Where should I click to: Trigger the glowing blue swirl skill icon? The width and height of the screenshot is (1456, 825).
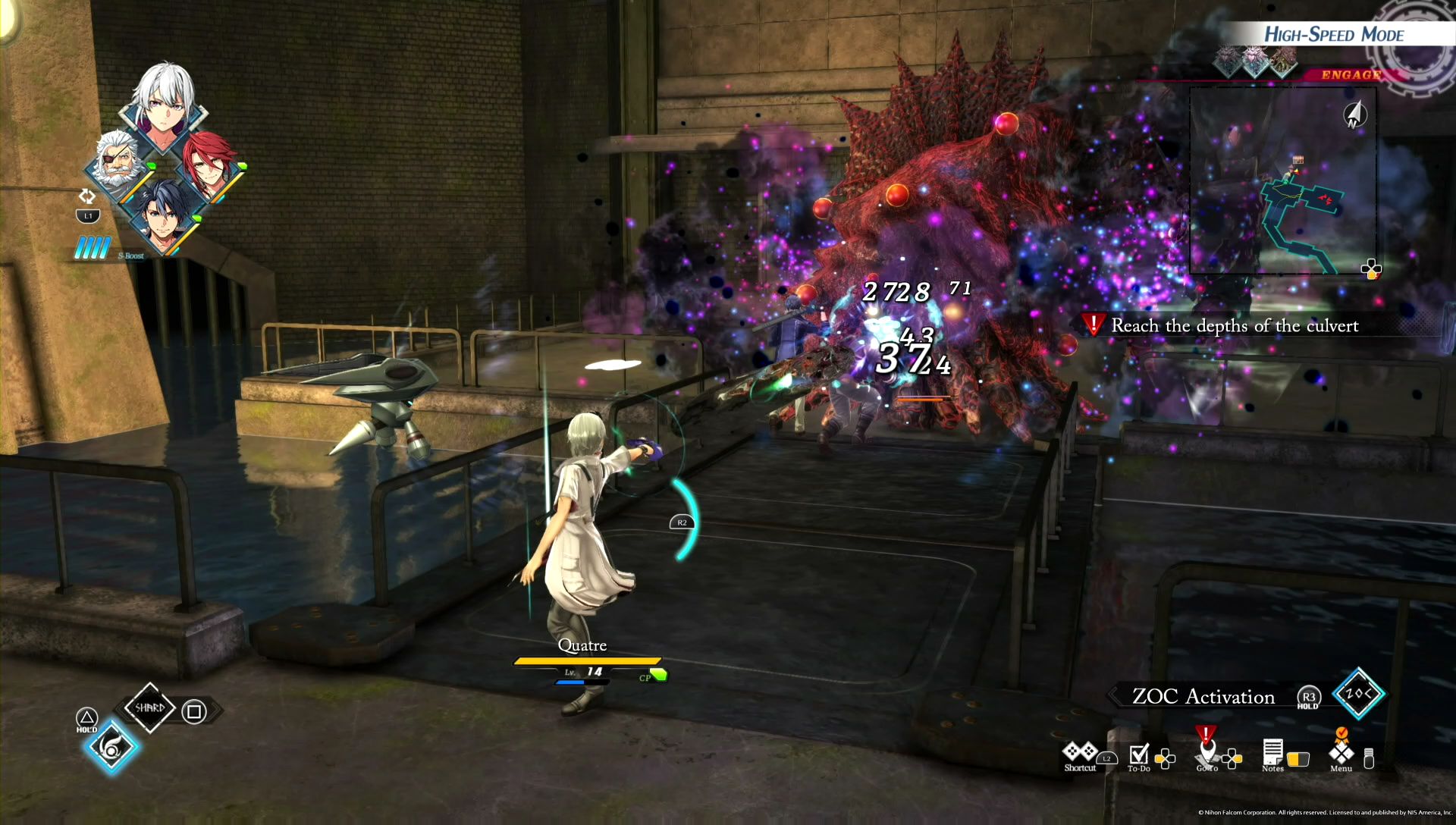pyautogui.click(x=111, y=748)
